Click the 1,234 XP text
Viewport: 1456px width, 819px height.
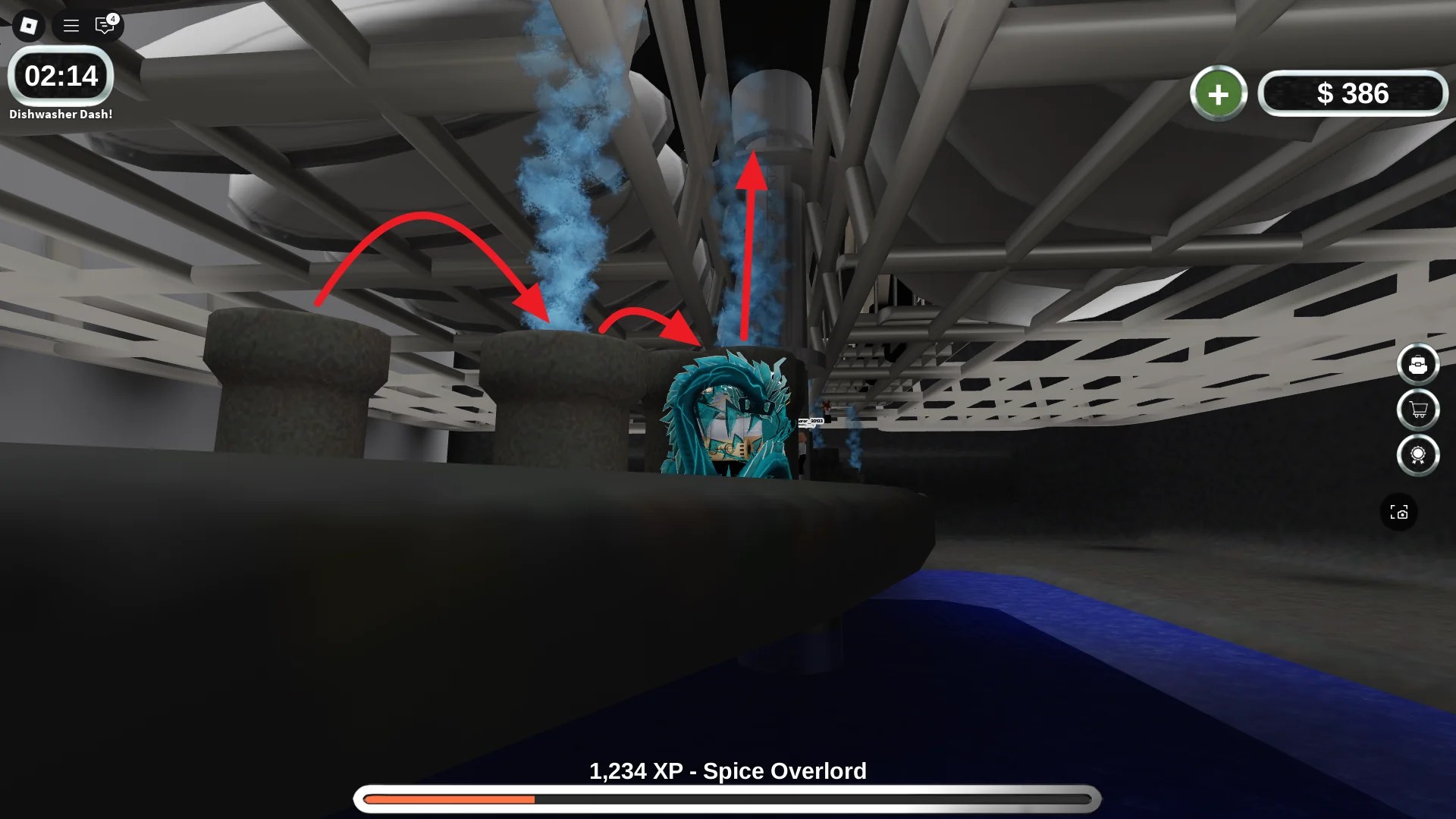pyautogui.click(x=641, y=770)
